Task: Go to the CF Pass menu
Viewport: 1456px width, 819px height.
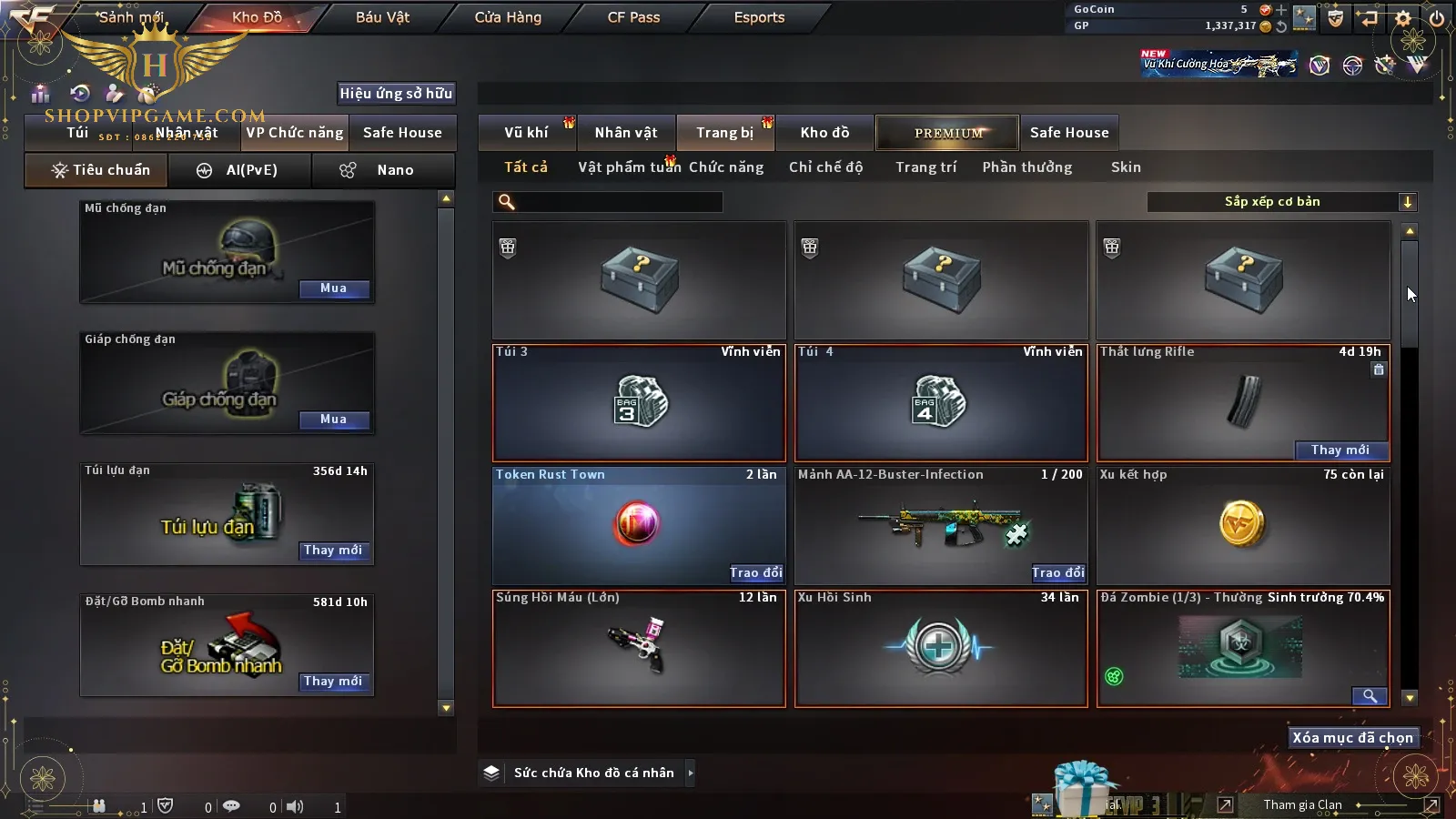Action: 633,17
